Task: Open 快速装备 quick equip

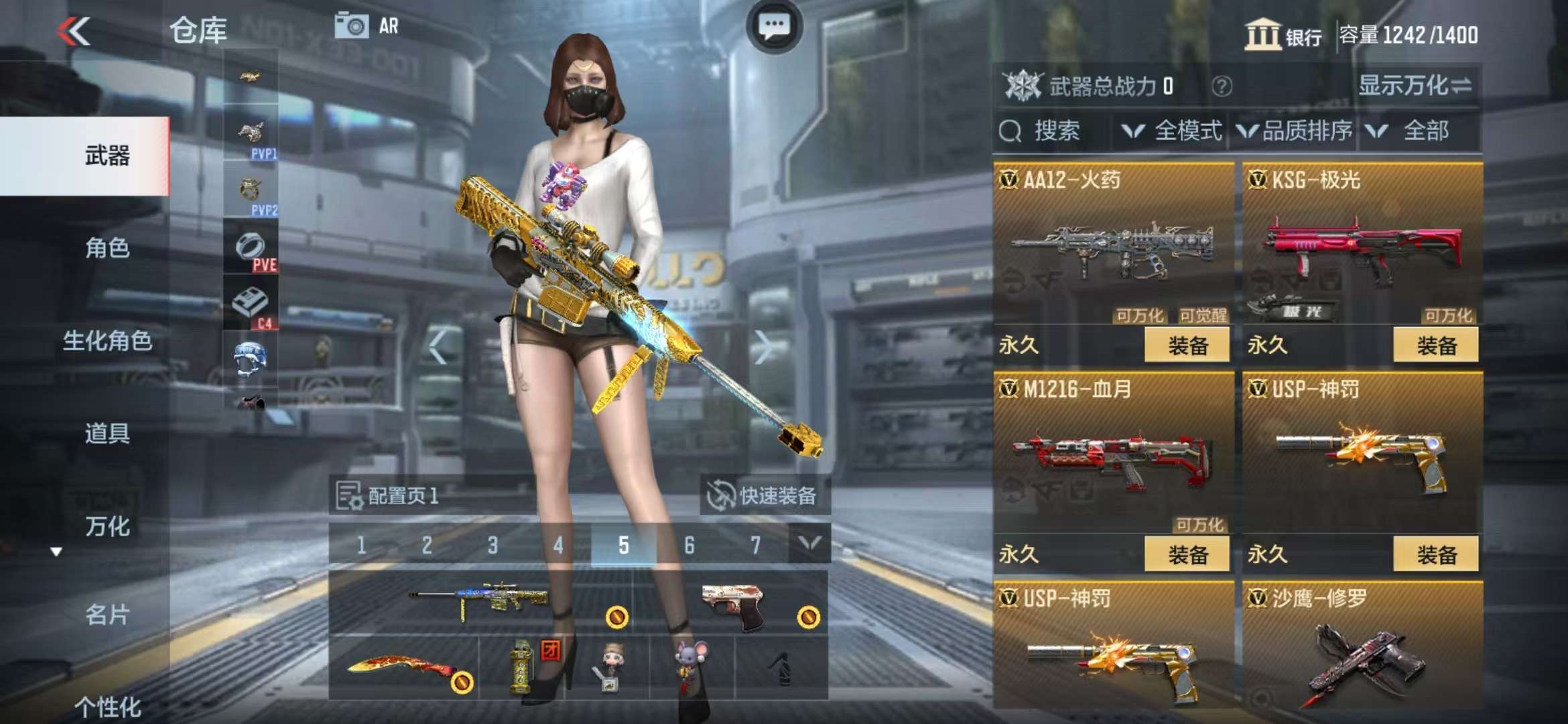Action: point(764,496)
